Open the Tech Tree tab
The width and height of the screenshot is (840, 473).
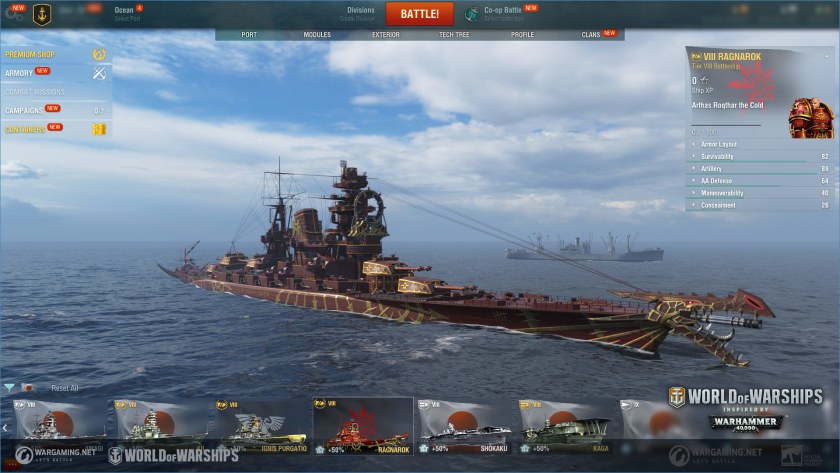[x=453, y=35]
